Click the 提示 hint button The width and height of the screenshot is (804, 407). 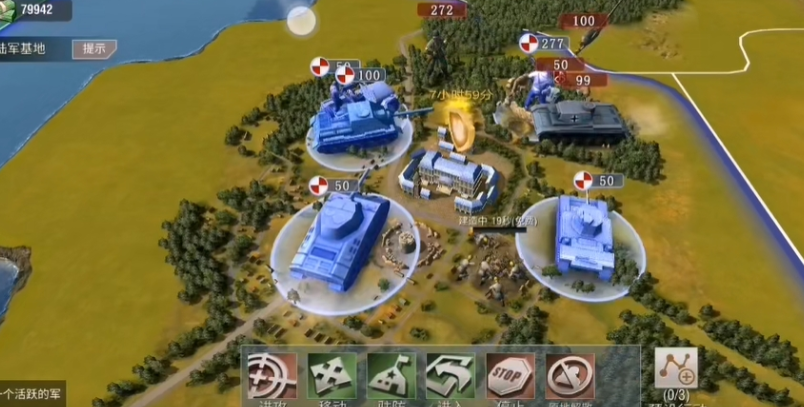pyautogui.click(x=94, y=48)
